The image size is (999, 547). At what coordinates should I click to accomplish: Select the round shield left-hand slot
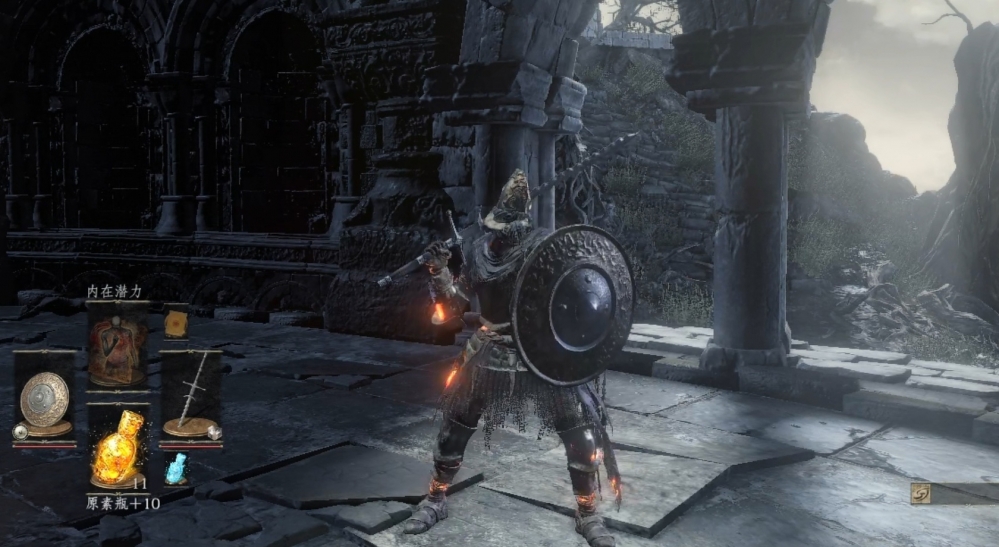click(x=44, y=397)
